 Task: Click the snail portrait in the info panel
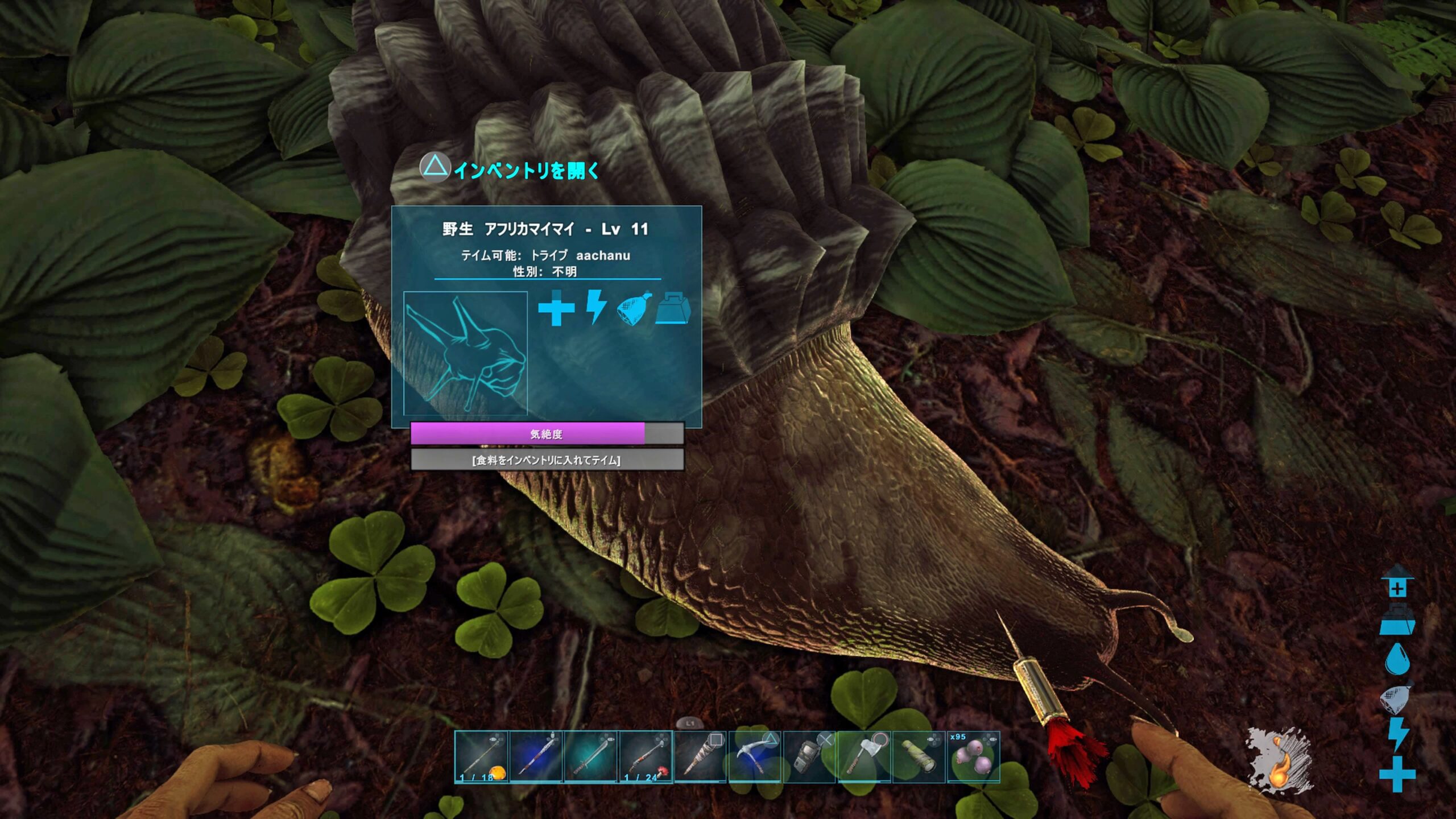465,353
